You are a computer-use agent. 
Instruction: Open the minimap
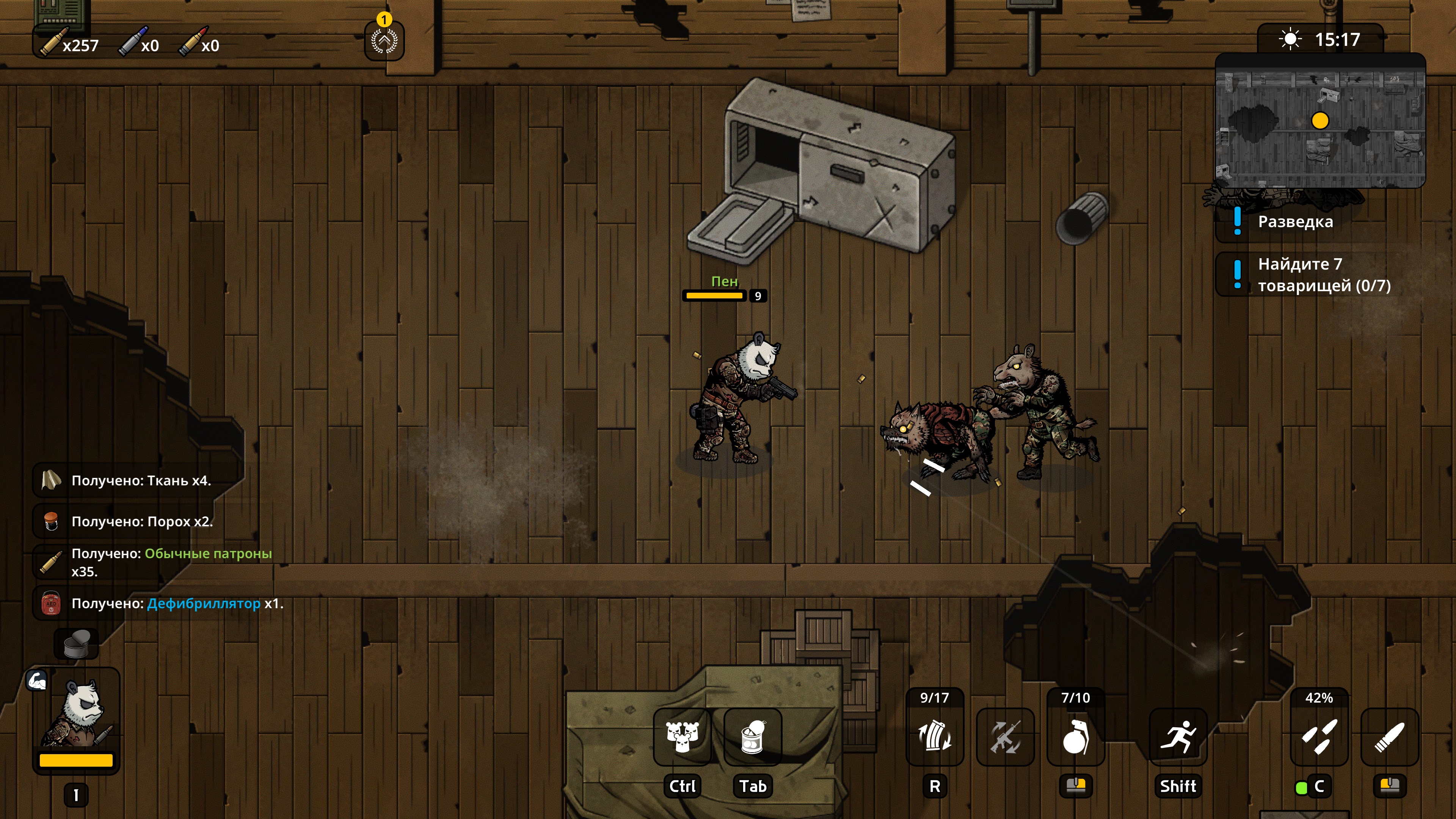(x=1320, y=121)
